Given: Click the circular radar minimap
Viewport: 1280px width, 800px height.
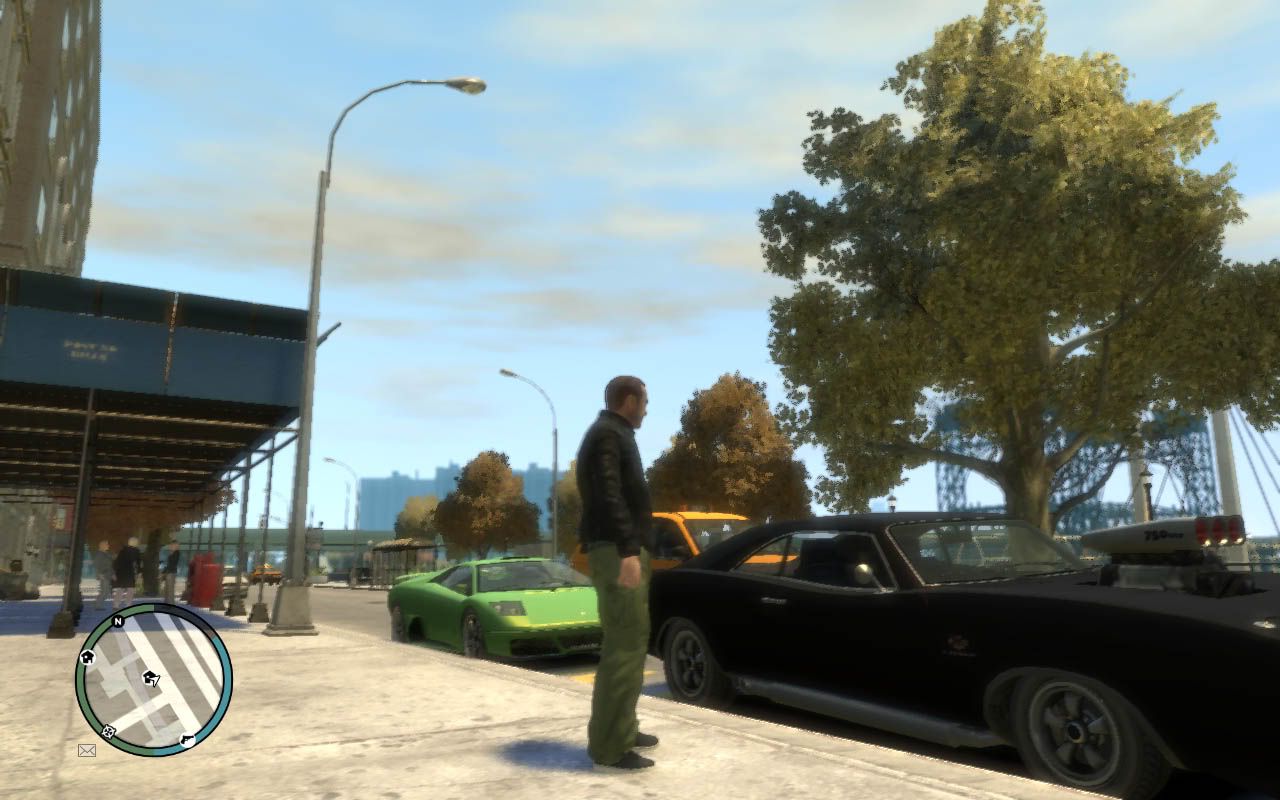Looking at the screenshot, I should (x=153, y=679).
